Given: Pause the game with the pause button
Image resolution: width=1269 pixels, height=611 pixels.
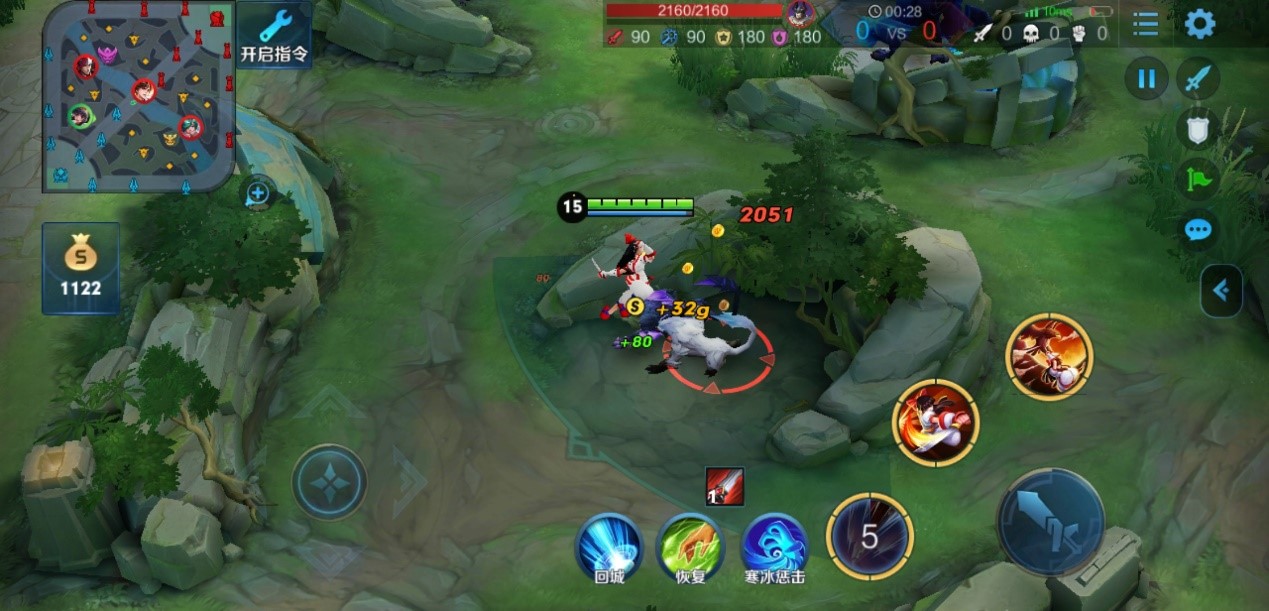Looking at the screenshot, I should 1146,78.
